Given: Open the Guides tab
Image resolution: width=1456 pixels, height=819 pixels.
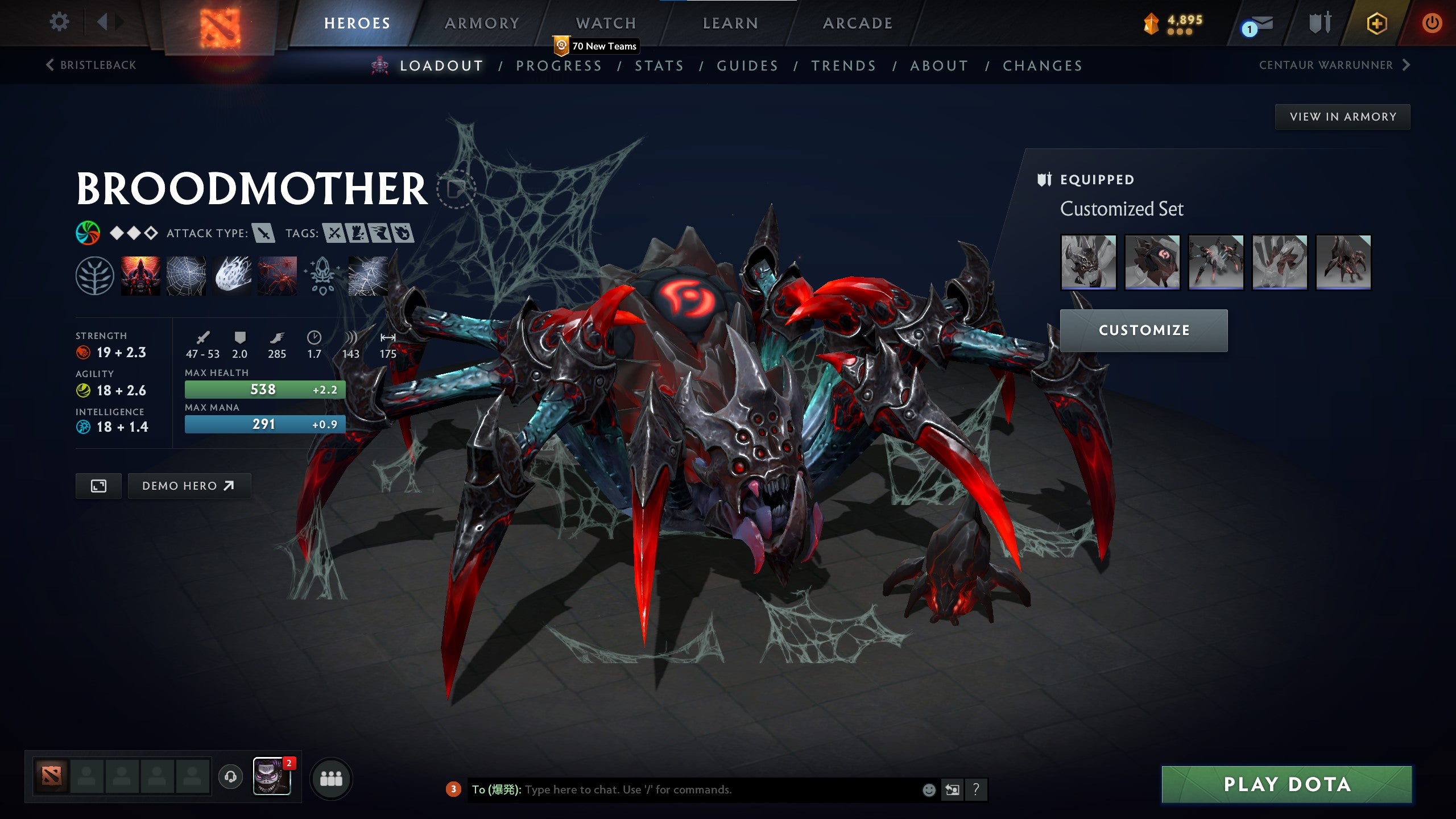Looking at the screenshot, I should (747, 65).
